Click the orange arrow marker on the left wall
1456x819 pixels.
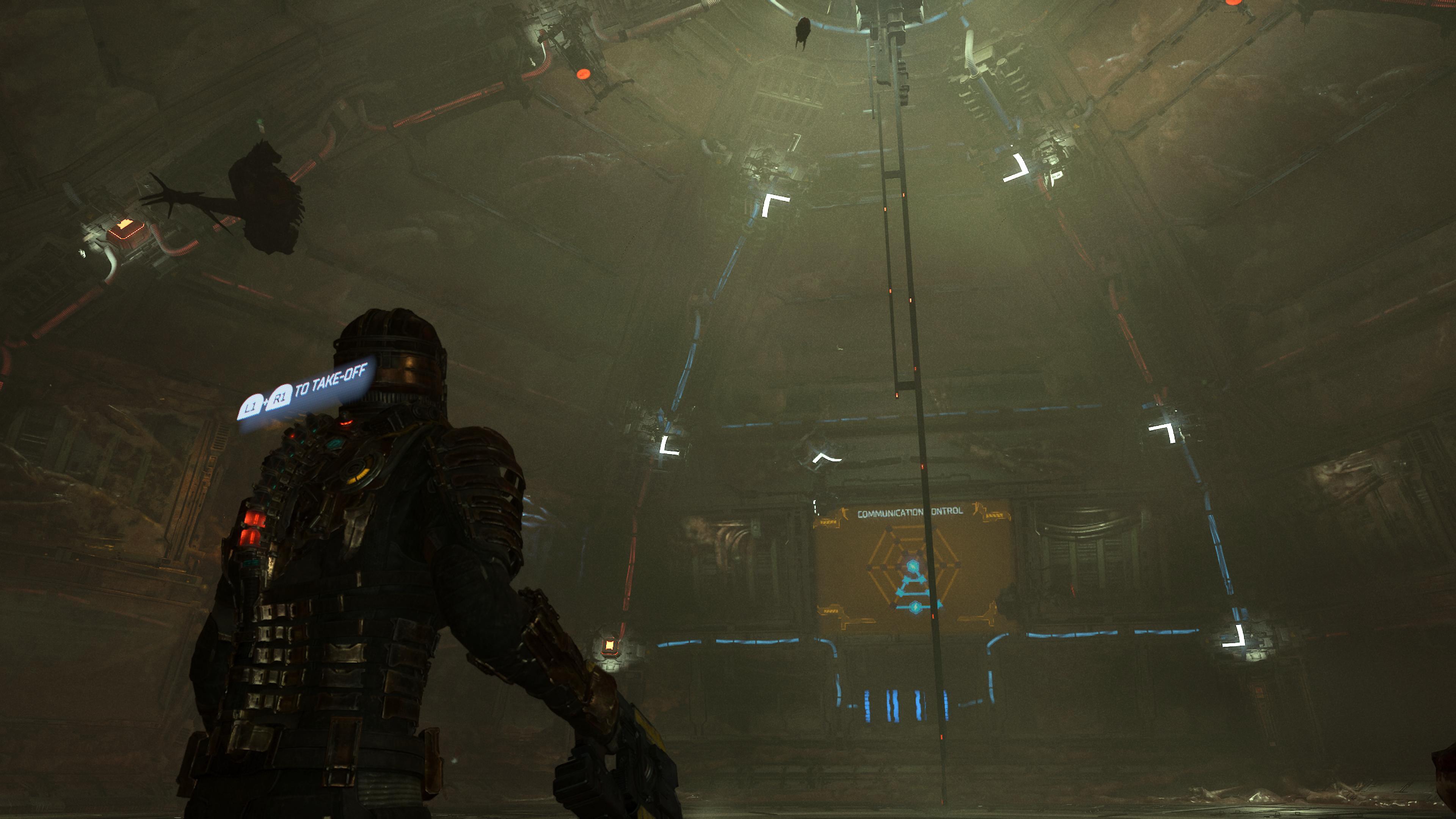click(124, 224)
